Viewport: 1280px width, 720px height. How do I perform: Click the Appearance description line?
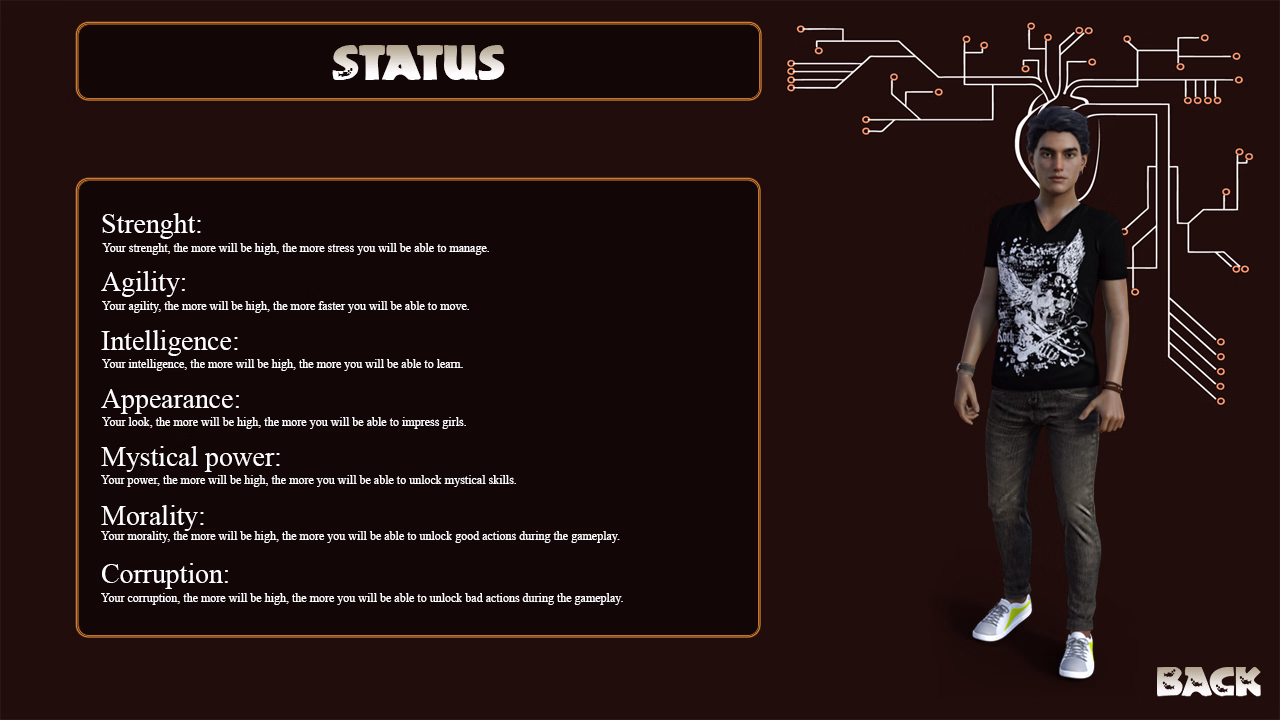[x=285, y=422]
